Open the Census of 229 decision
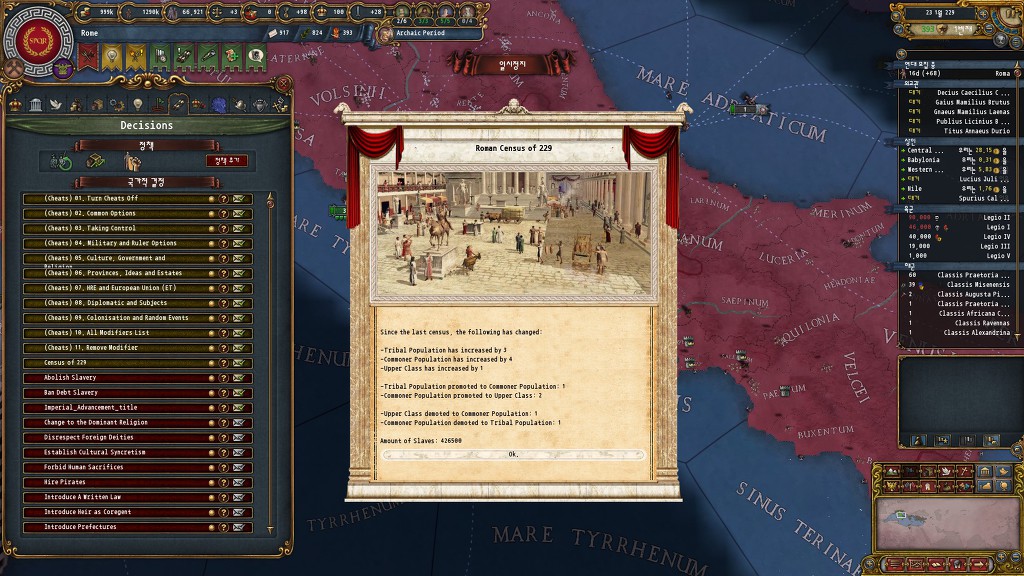 115,363
